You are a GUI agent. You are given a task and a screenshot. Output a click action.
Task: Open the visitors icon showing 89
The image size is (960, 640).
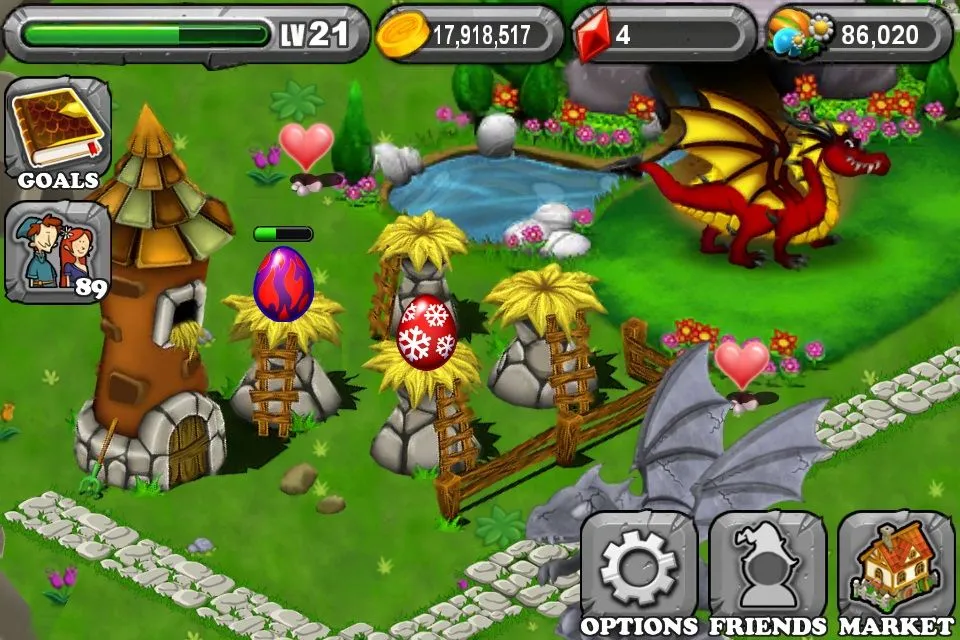57,251
